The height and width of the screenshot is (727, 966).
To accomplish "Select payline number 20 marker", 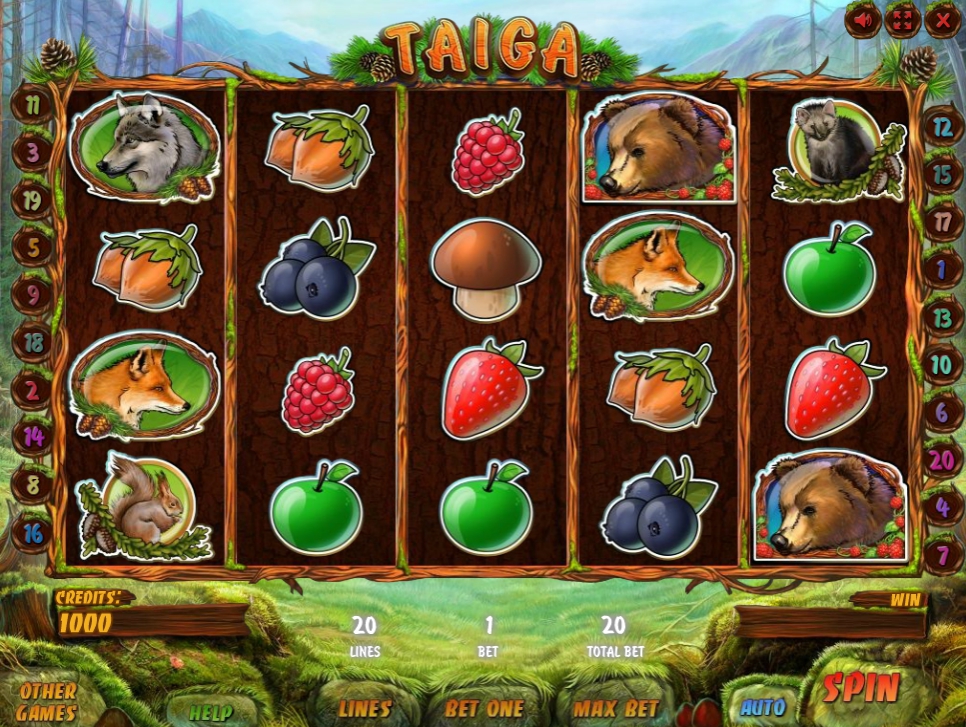I will (x=941, y=461).
